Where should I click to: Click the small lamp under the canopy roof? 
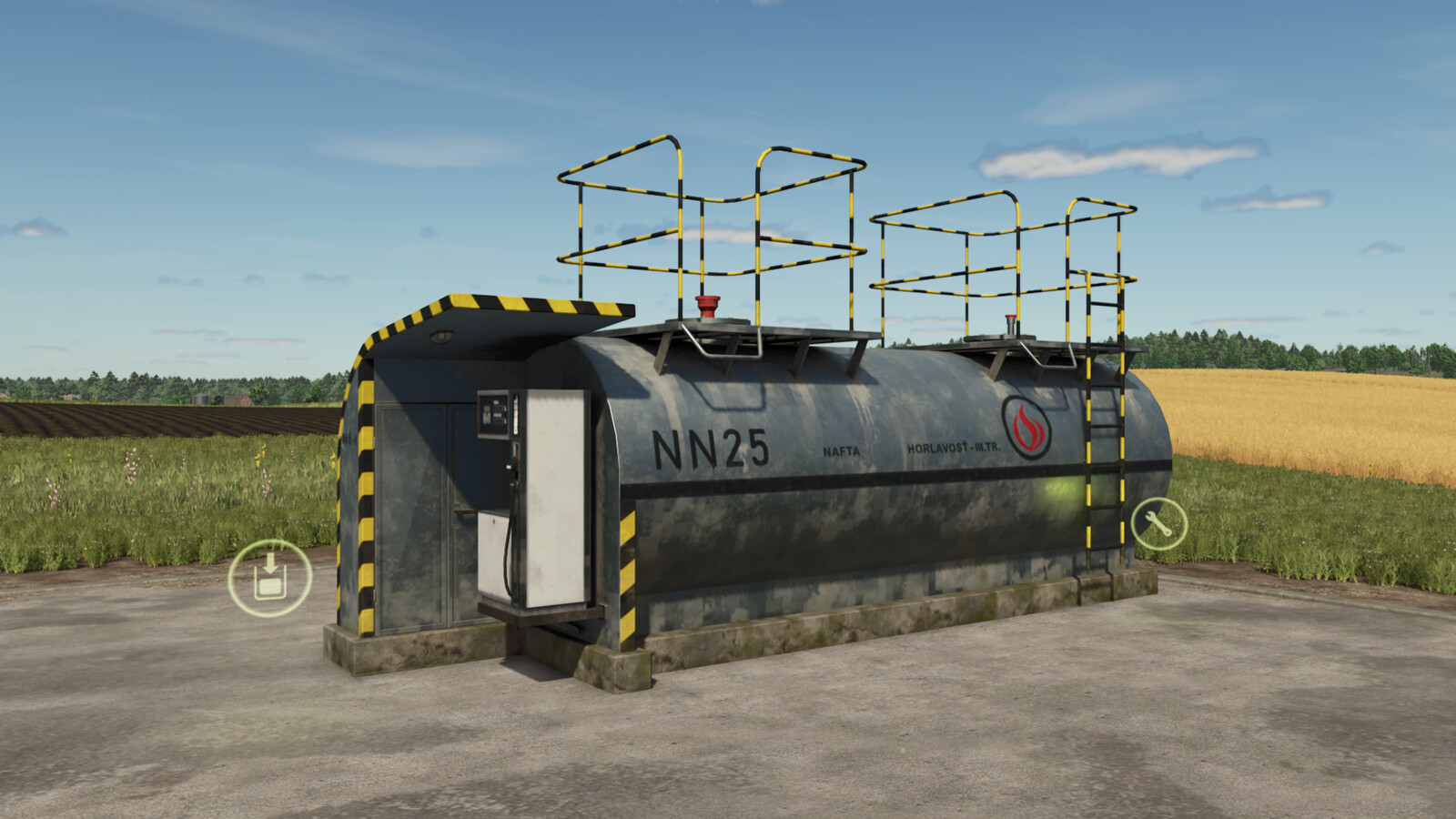click(x=444, y=336)
